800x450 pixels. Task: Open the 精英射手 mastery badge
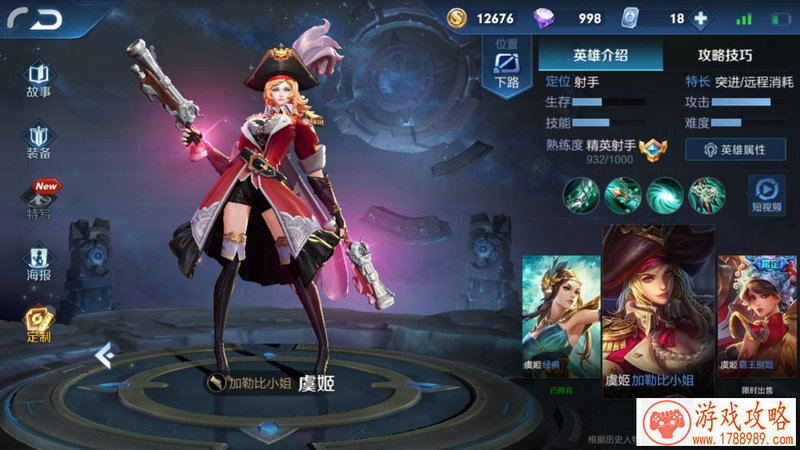pos(652,149)
